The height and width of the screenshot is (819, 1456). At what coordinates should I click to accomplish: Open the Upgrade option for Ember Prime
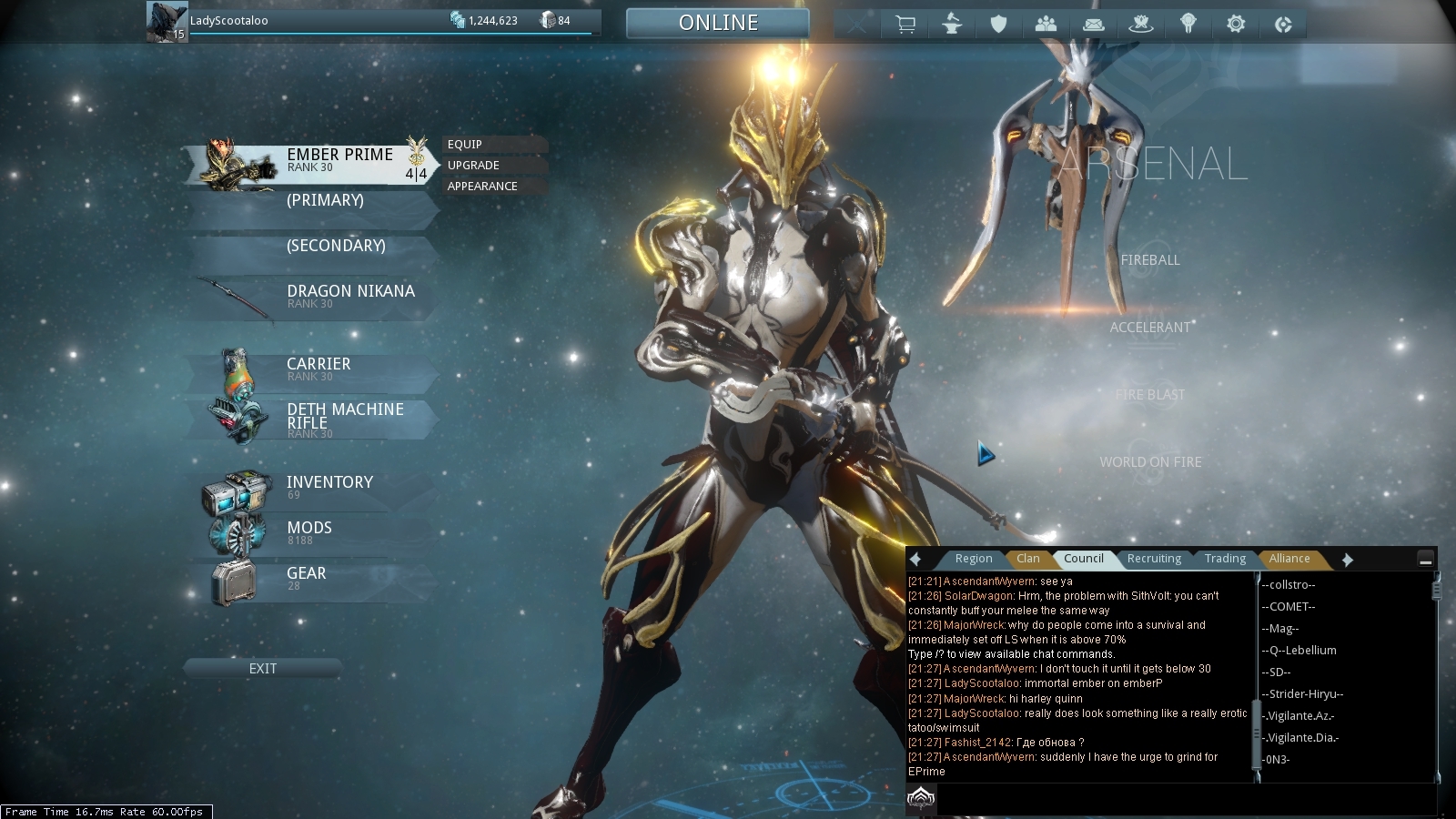[x=474, y=166]
